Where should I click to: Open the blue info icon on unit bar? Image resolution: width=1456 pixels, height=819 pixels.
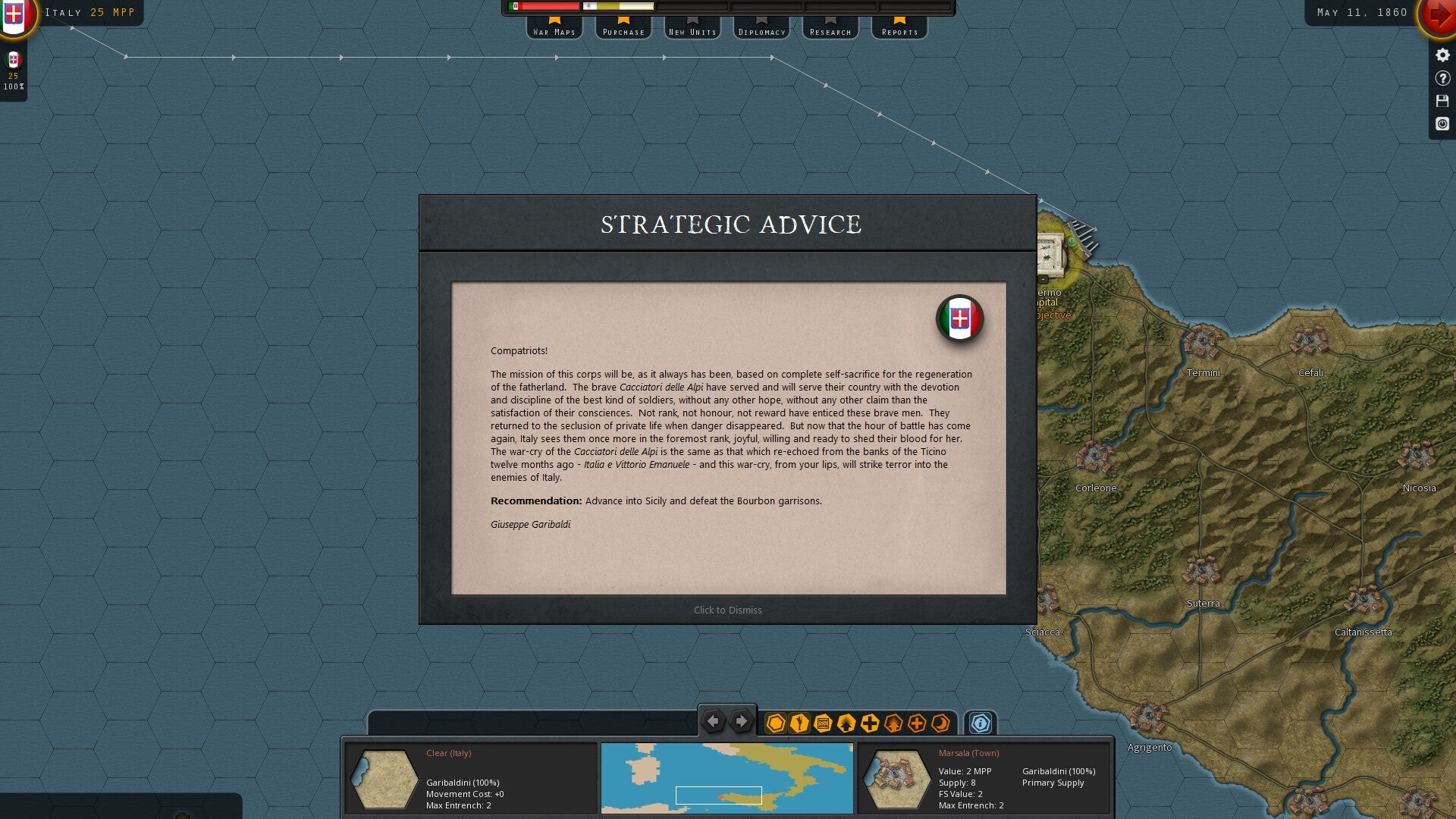(981, 724)
